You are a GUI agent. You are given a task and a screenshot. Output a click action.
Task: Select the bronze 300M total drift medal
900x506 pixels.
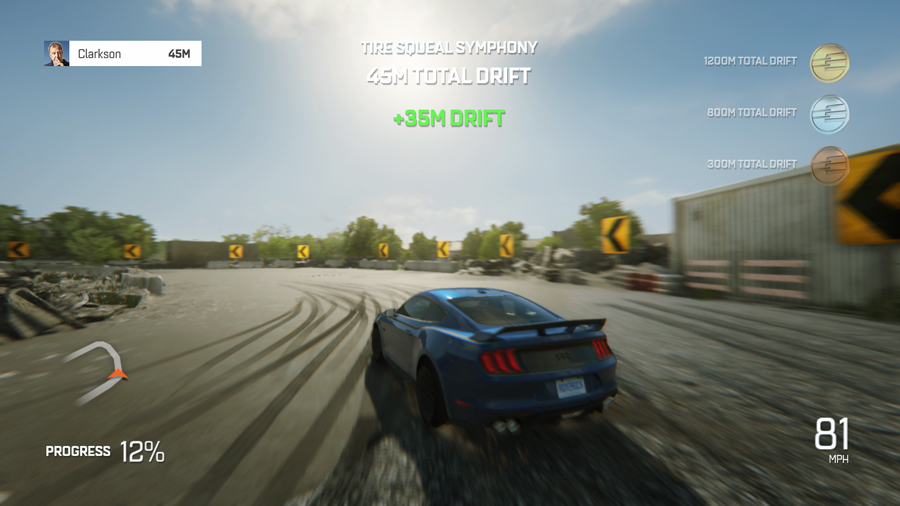pos(829,165)
